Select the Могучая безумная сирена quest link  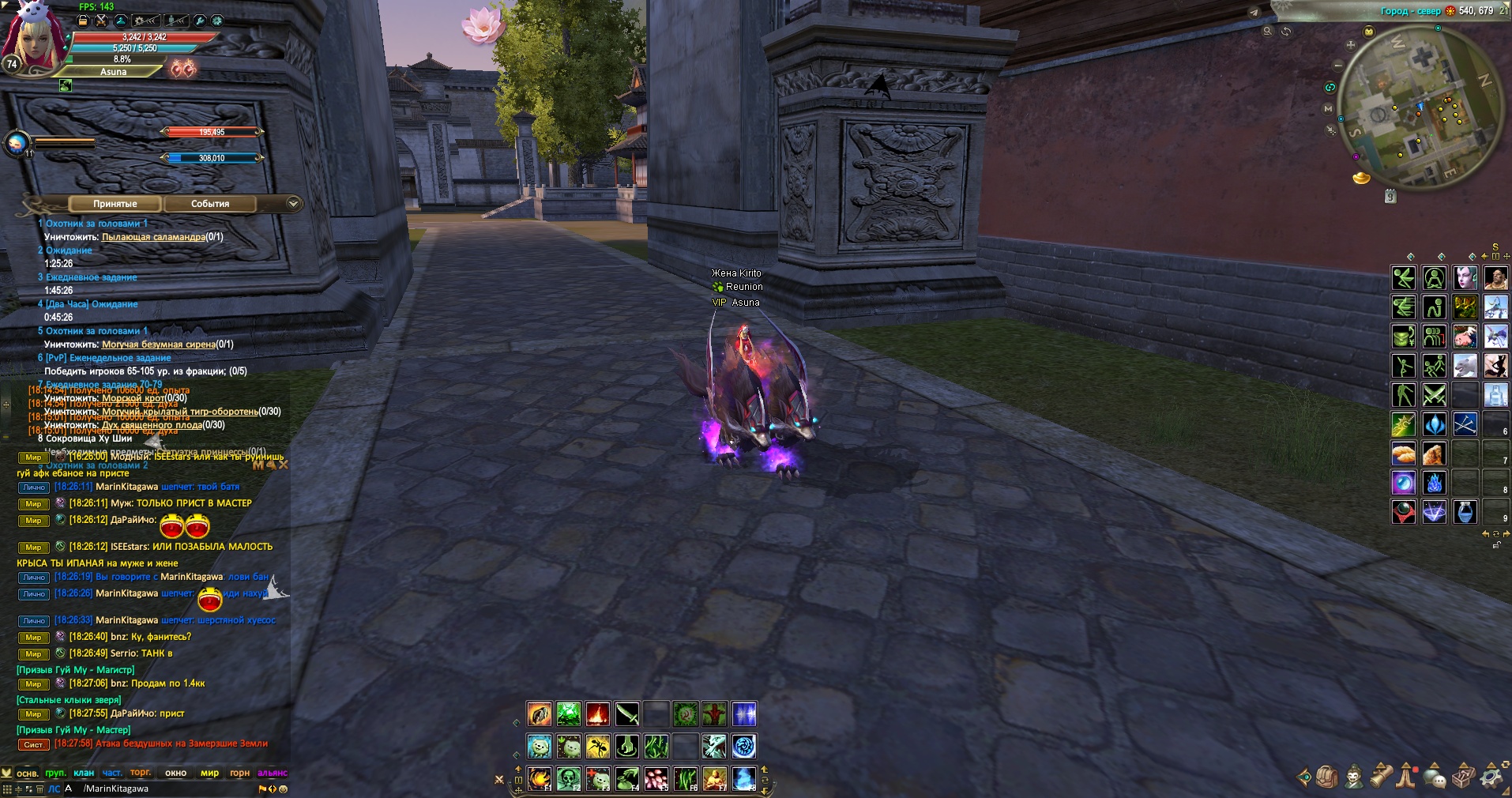pos(158,344)
